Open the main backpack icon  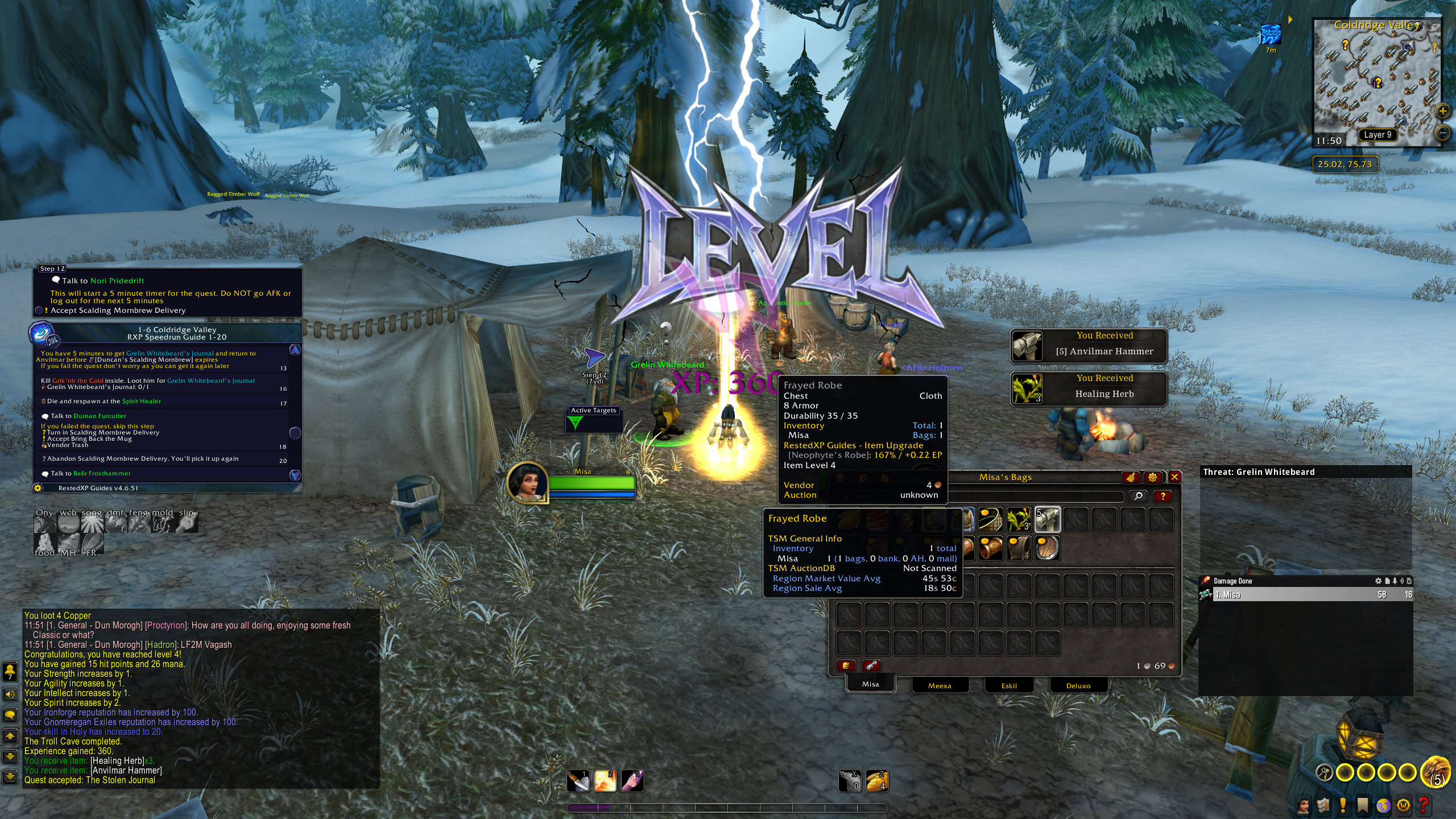pos(1436,771)
